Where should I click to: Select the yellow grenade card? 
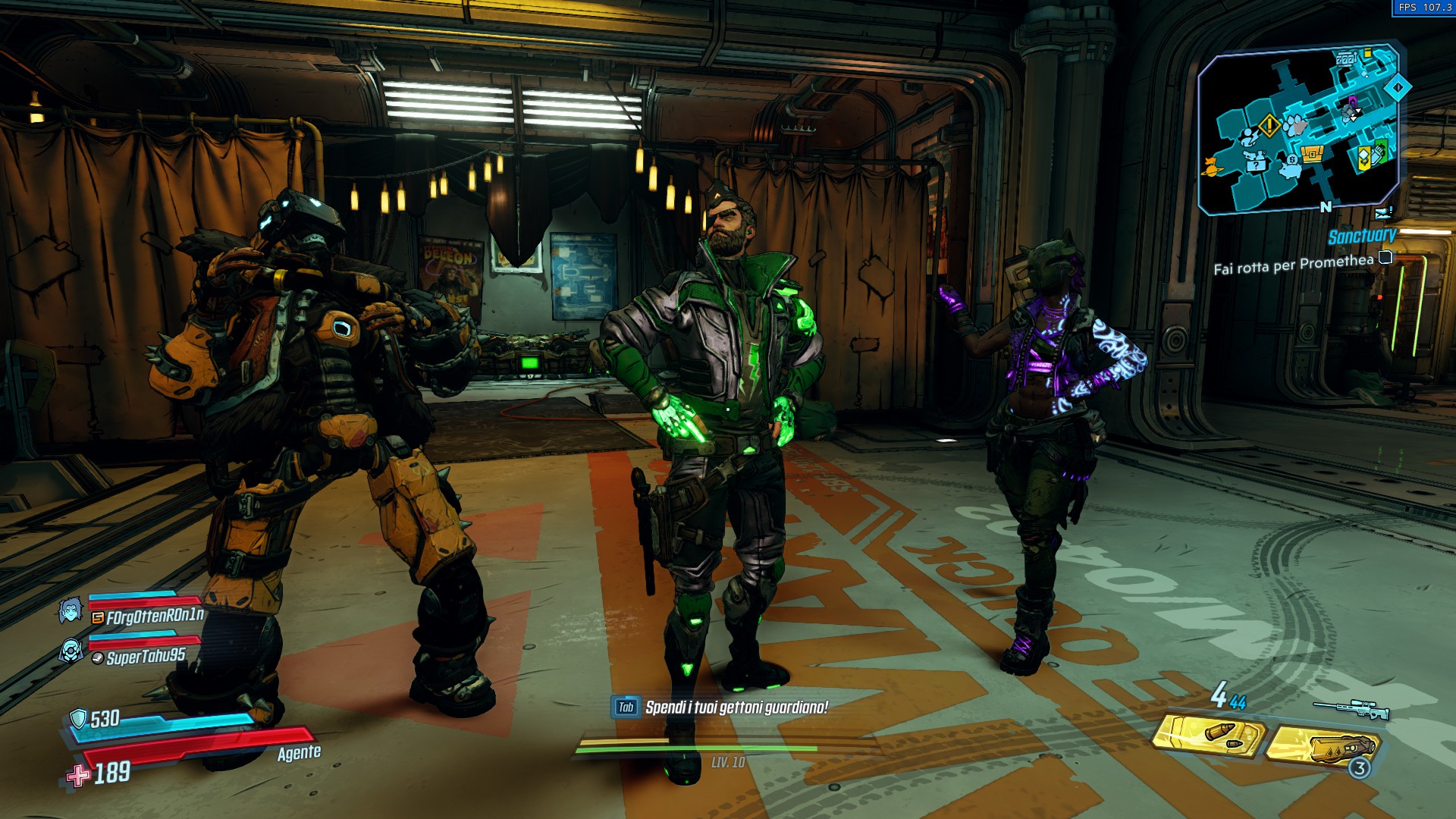coord(1323,745)
